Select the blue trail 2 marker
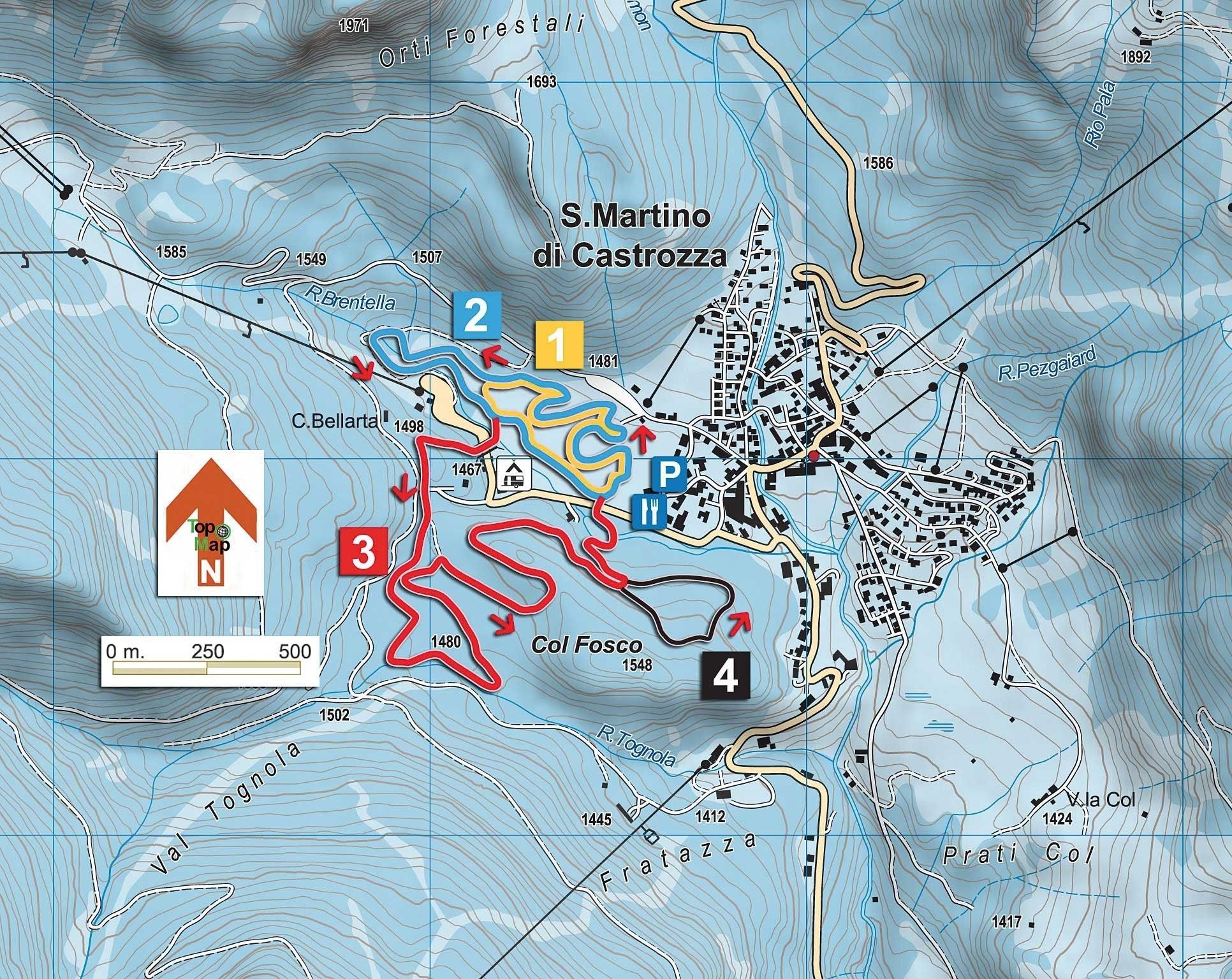This screenshot has height=979, width=1232. (477, 315)
